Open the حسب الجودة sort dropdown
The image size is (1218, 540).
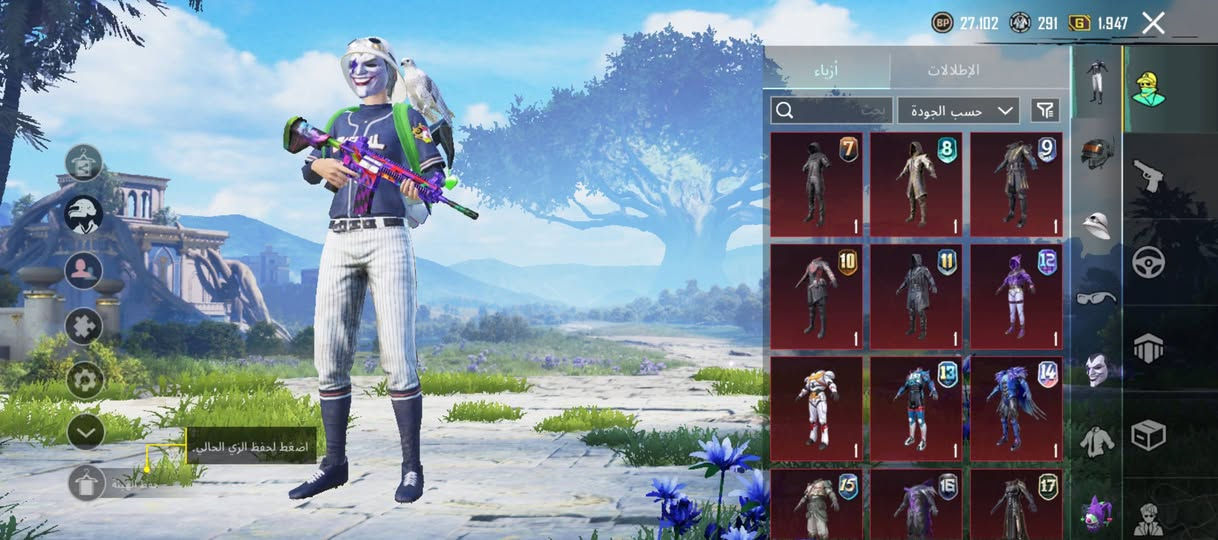(958, 110)
